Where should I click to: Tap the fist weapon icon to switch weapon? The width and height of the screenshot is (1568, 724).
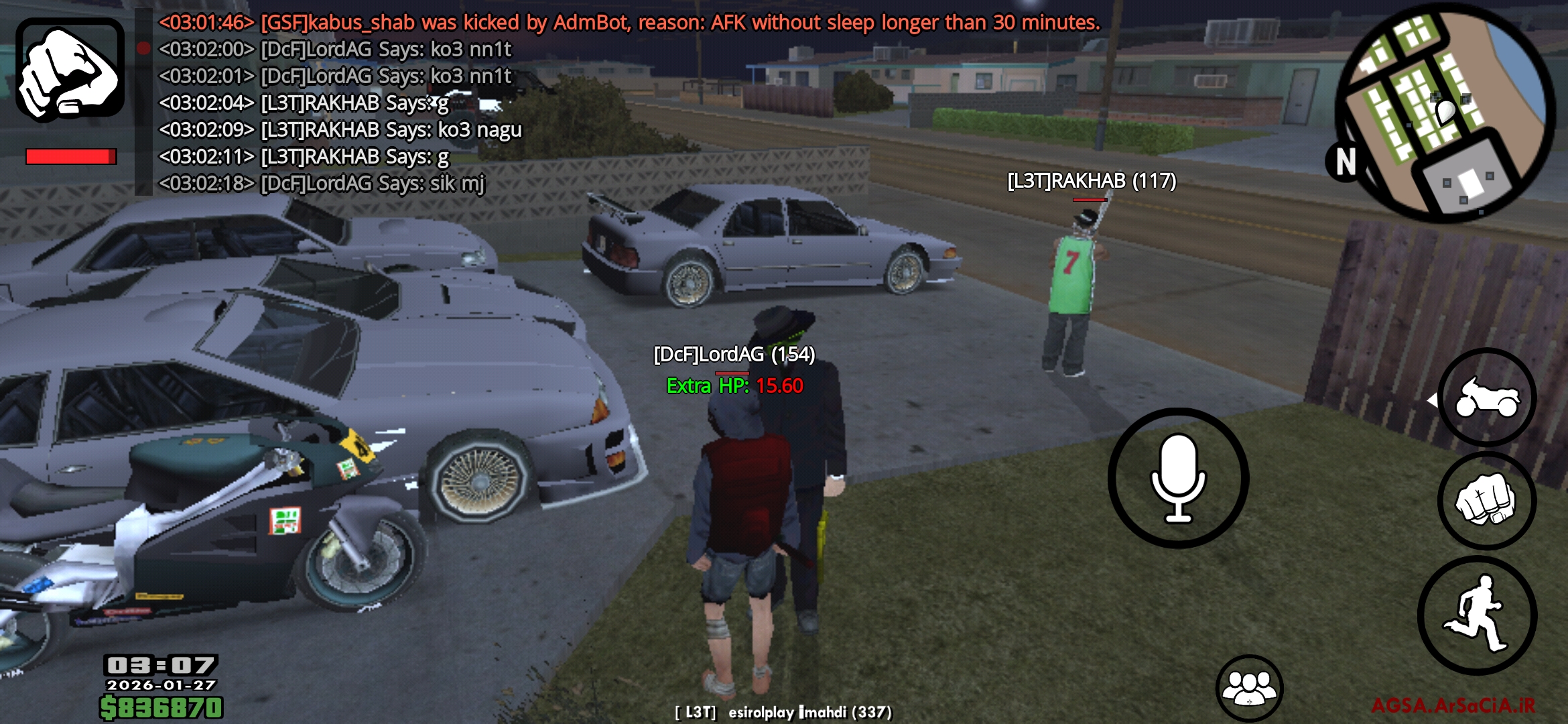point(70,70)
